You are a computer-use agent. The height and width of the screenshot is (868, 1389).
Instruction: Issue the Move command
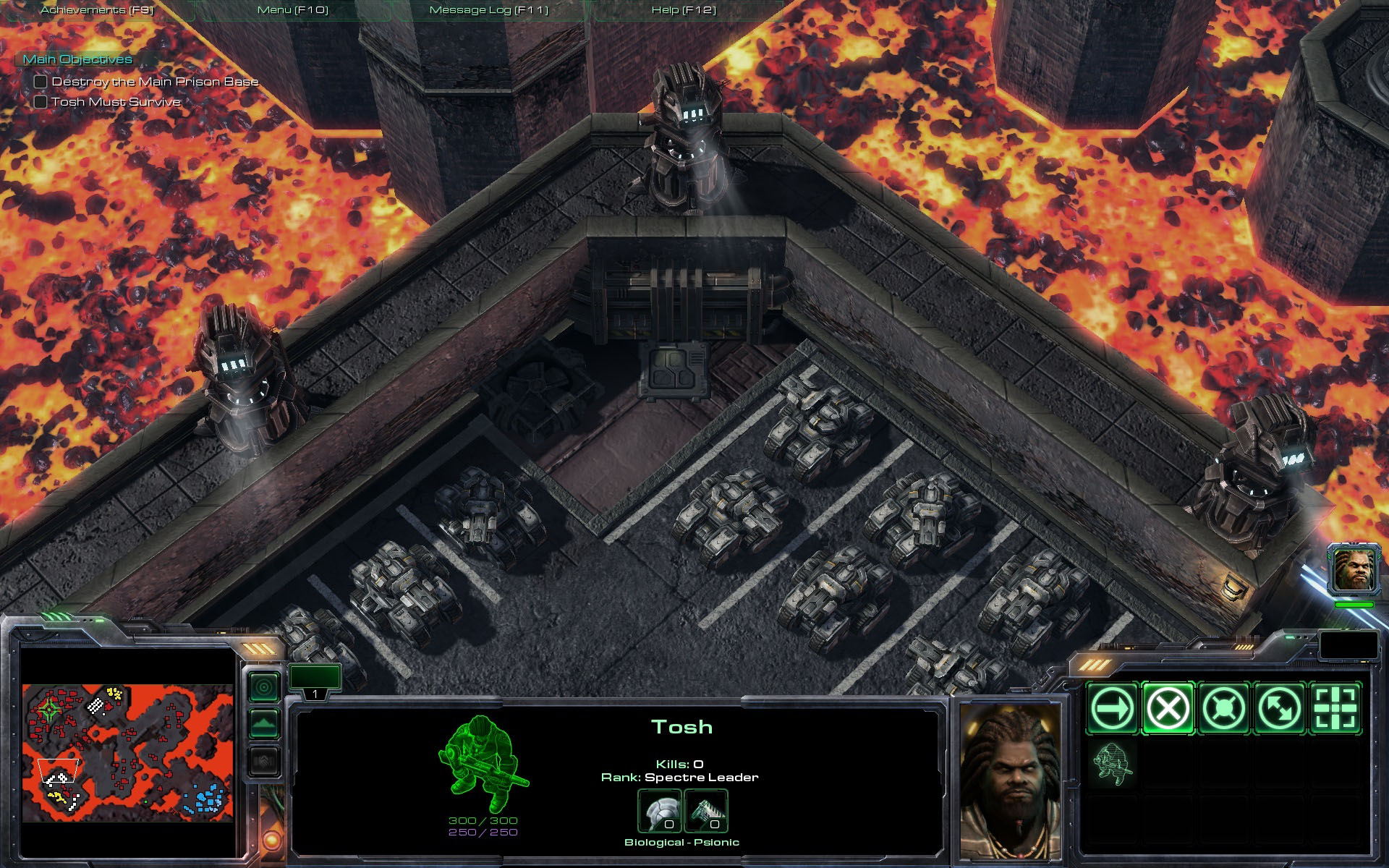[1112, 708]
